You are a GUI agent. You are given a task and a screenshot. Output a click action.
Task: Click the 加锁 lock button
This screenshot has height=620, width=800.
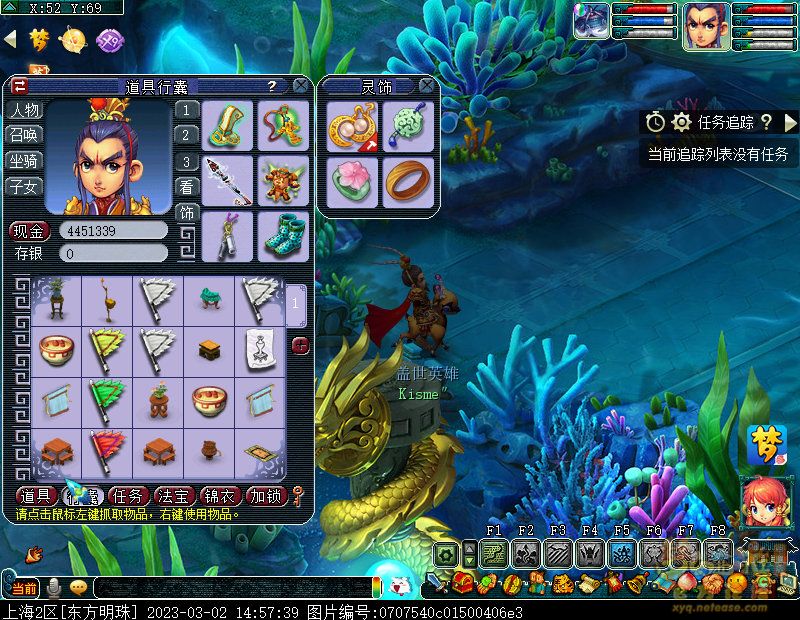click(x=265, y=496)
